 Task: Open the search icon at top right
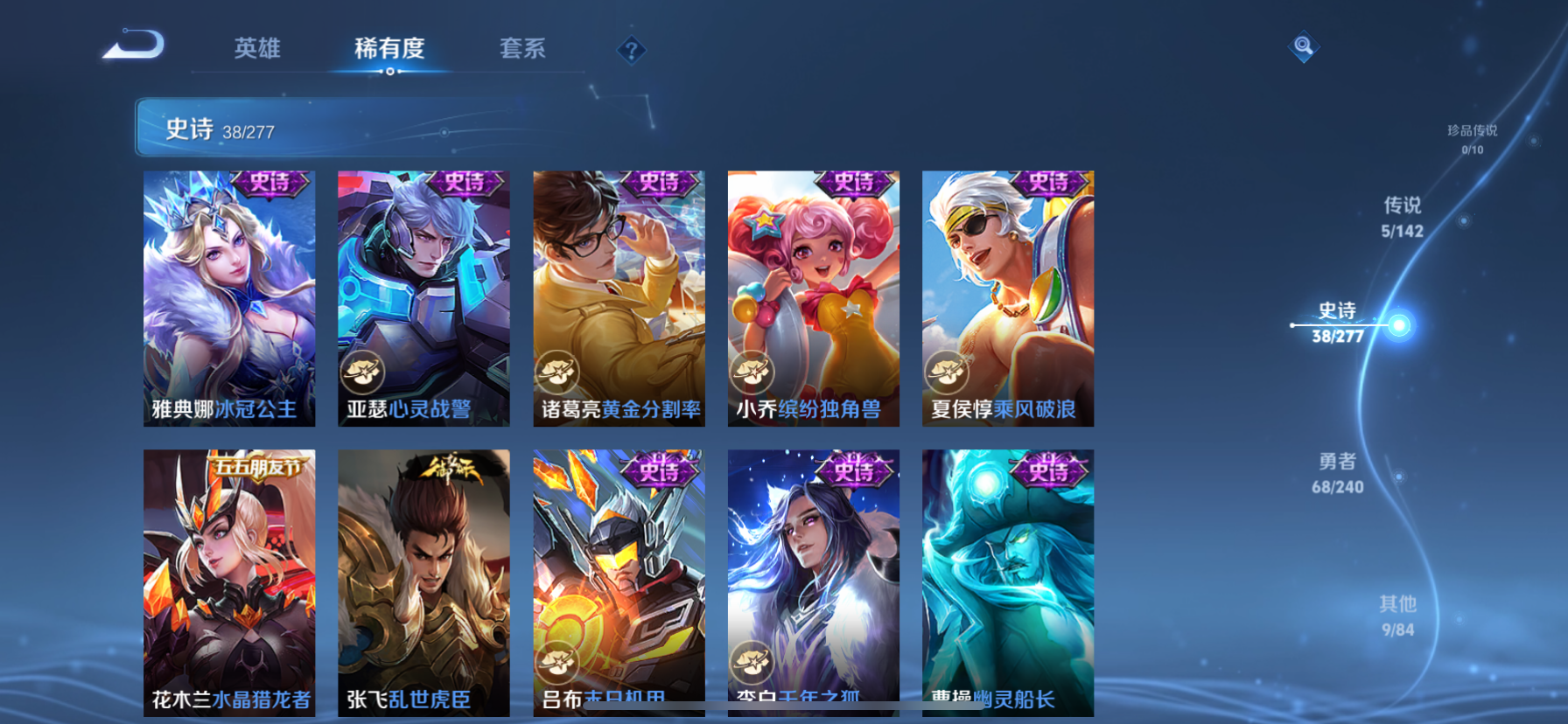(x=1304, y=45)
